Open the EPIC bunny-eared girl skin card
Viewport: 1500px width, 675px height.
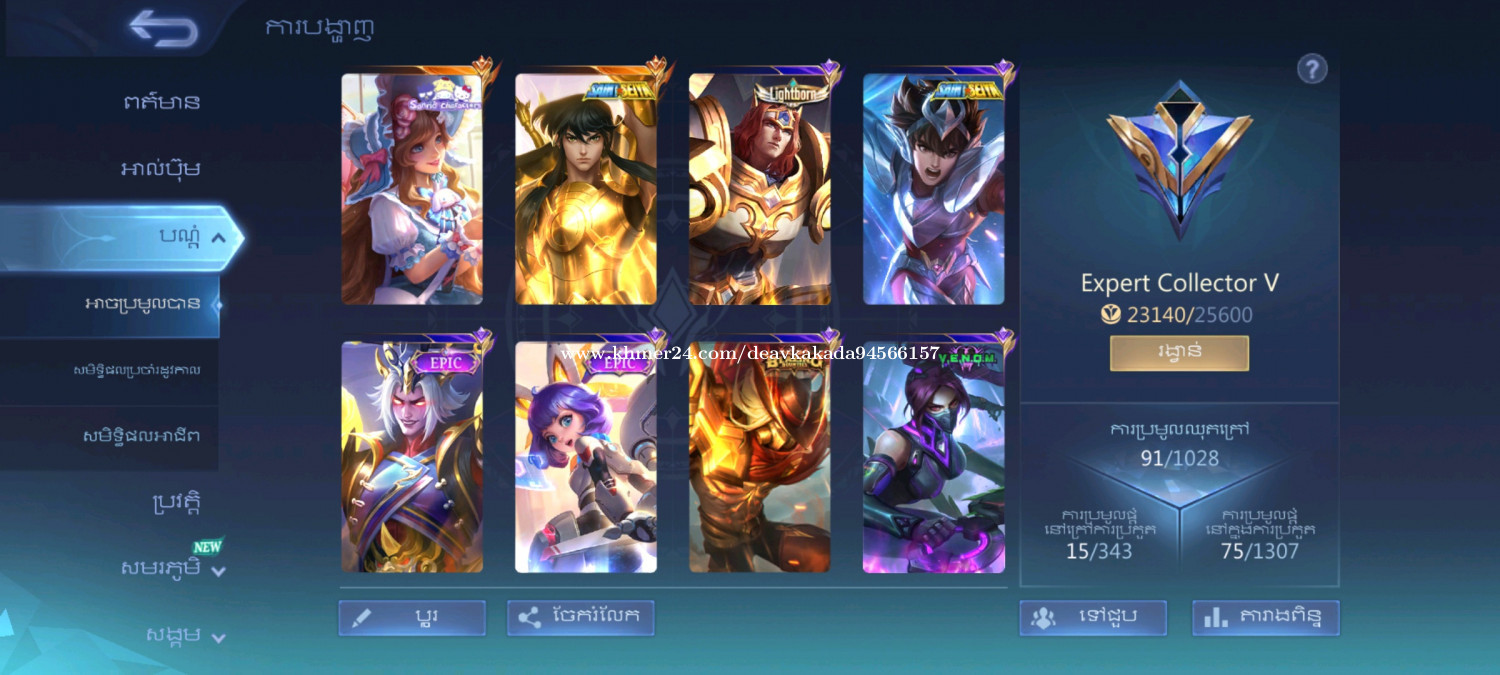586,457
